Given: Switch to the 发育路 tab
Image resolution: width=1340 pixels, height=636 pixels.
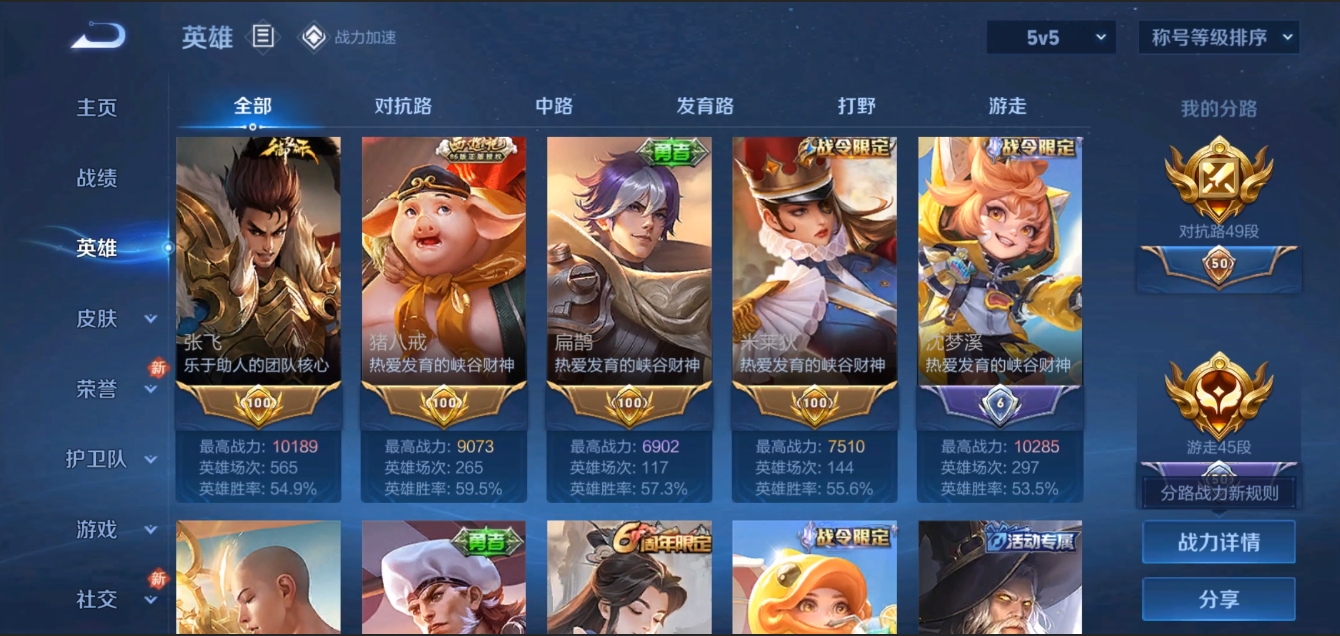Looking at the screenshot, I should (705, 106).
